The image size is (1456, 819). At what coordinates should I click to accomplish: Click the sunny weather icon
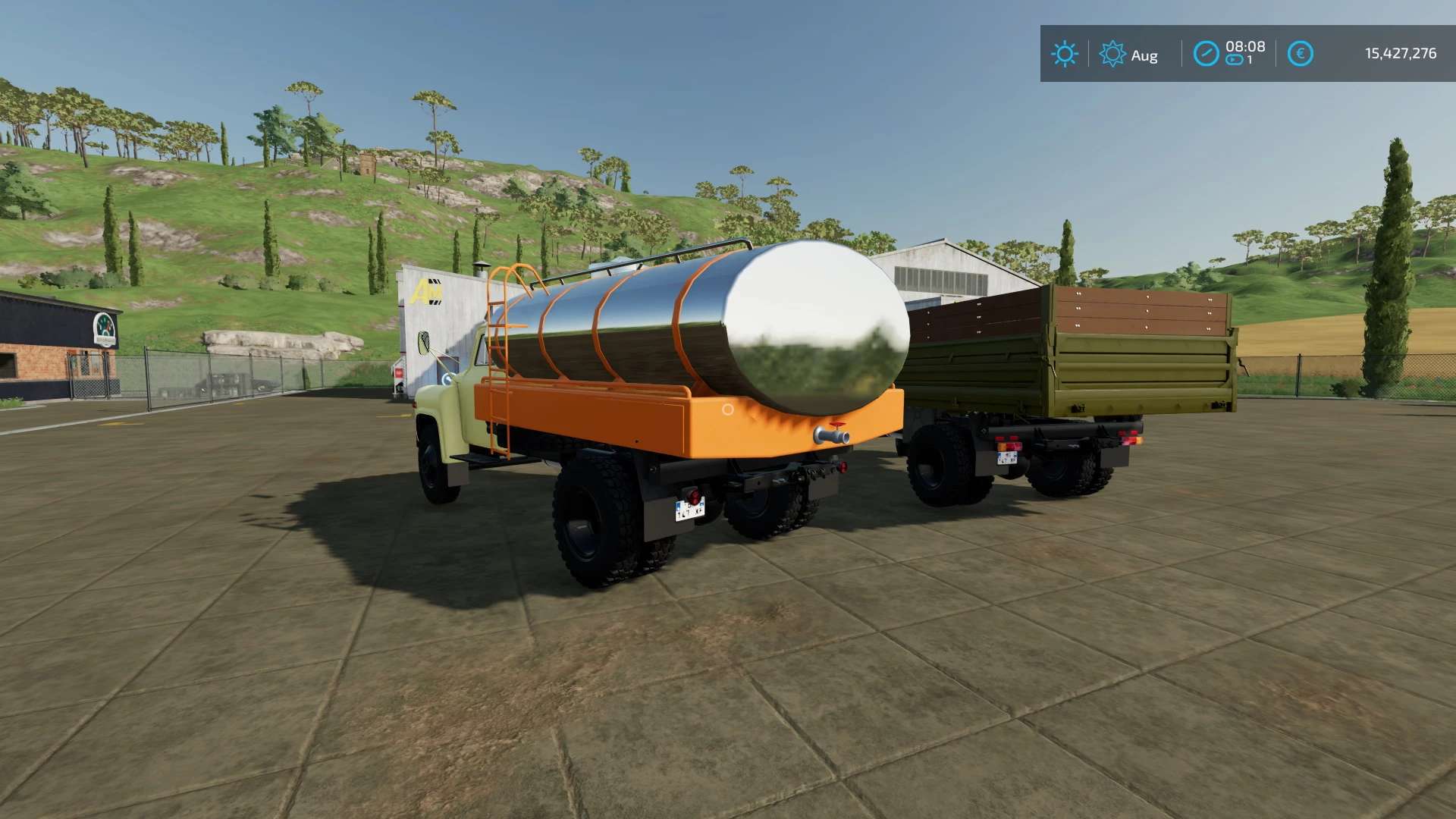point(1064,54)
